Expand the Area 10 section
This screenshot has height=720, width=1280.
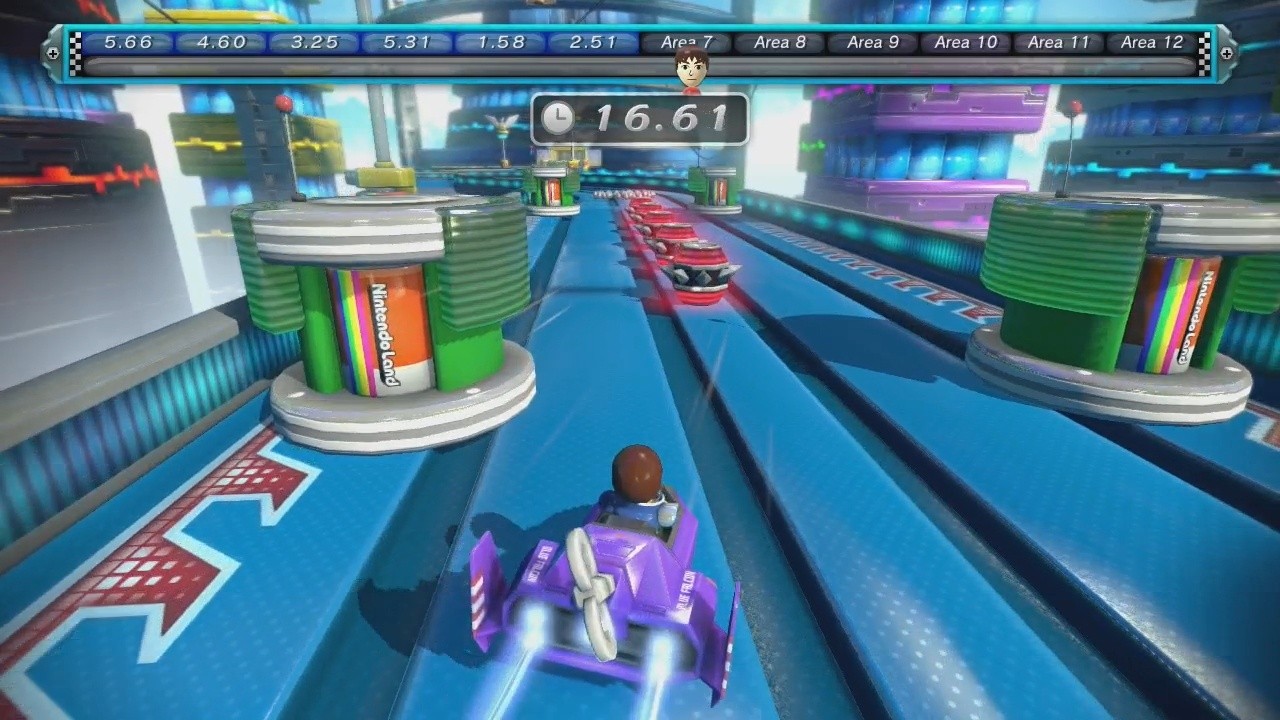[963, 42]
